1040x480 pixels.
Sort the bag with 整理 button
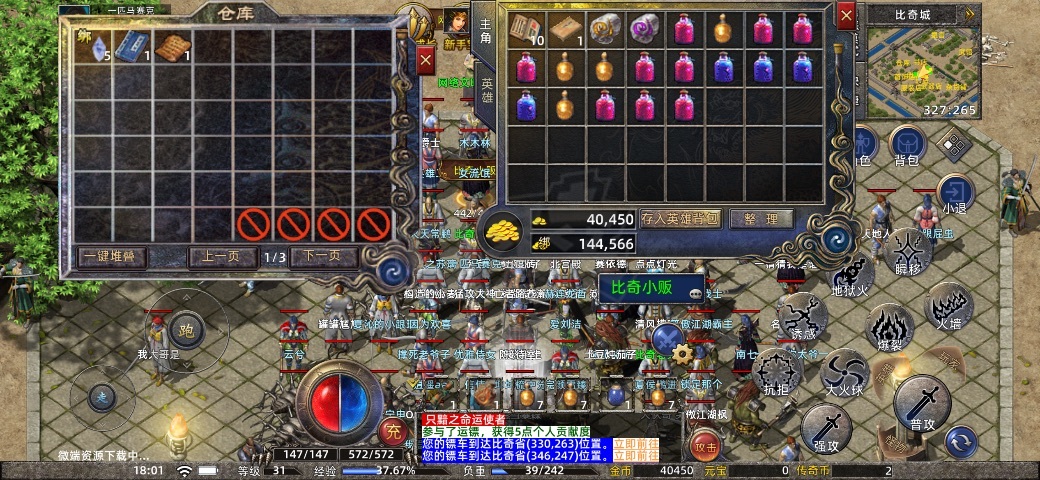761,219
